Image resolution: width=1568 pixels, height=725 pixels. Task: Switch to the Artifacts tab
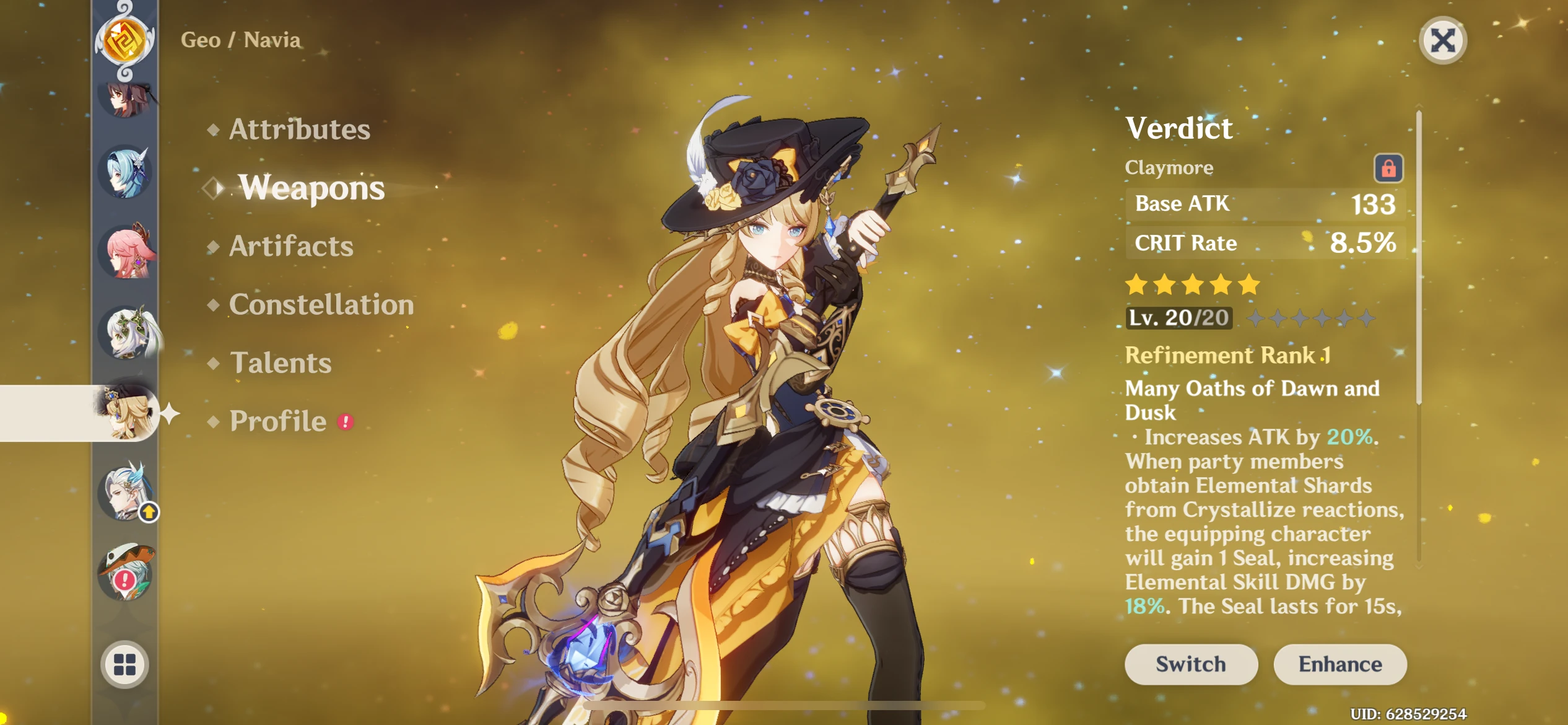click(291, 246)
